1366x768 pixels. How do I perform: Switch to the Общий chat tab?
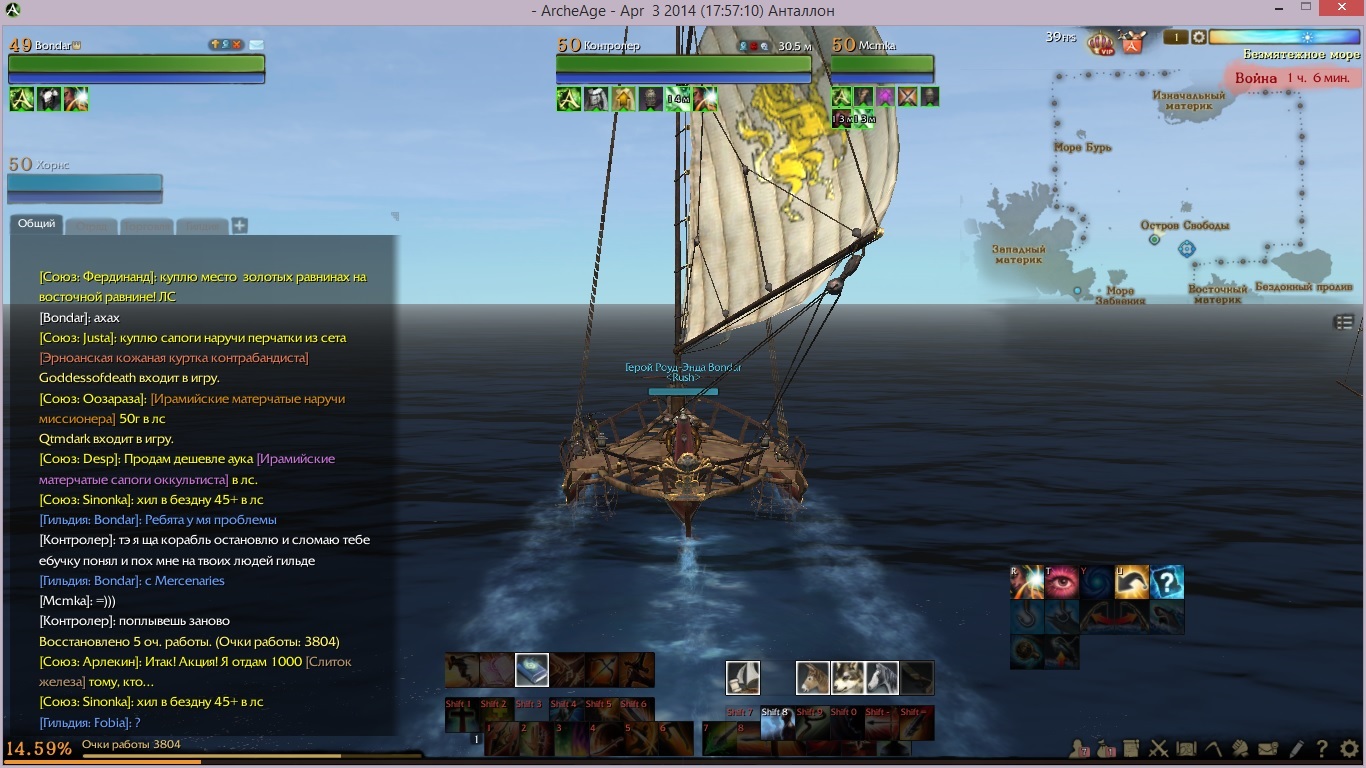click(37, 224)
